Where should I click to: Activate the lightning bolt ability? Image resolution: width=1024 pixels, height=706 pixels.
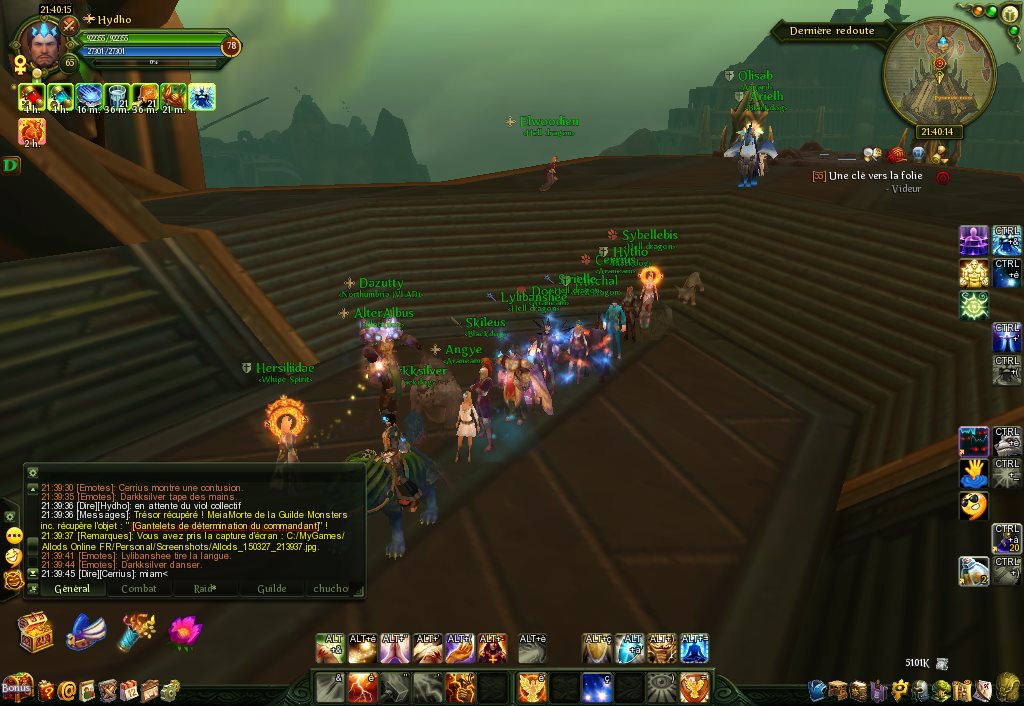coord(362,687)
